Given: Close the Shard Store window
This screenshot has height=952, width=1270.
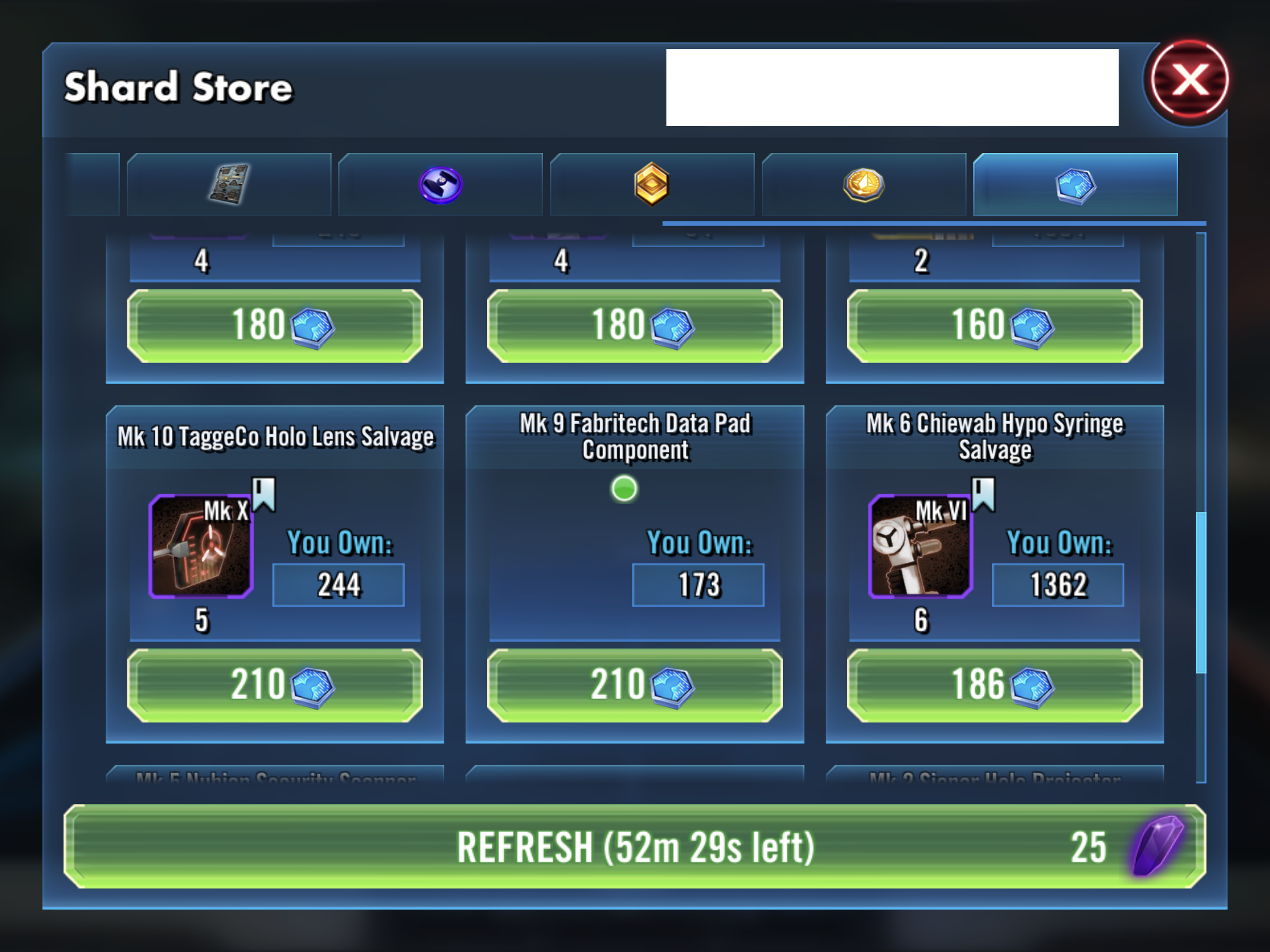Looking at the screenshot, I should (x=1189, y=81).
